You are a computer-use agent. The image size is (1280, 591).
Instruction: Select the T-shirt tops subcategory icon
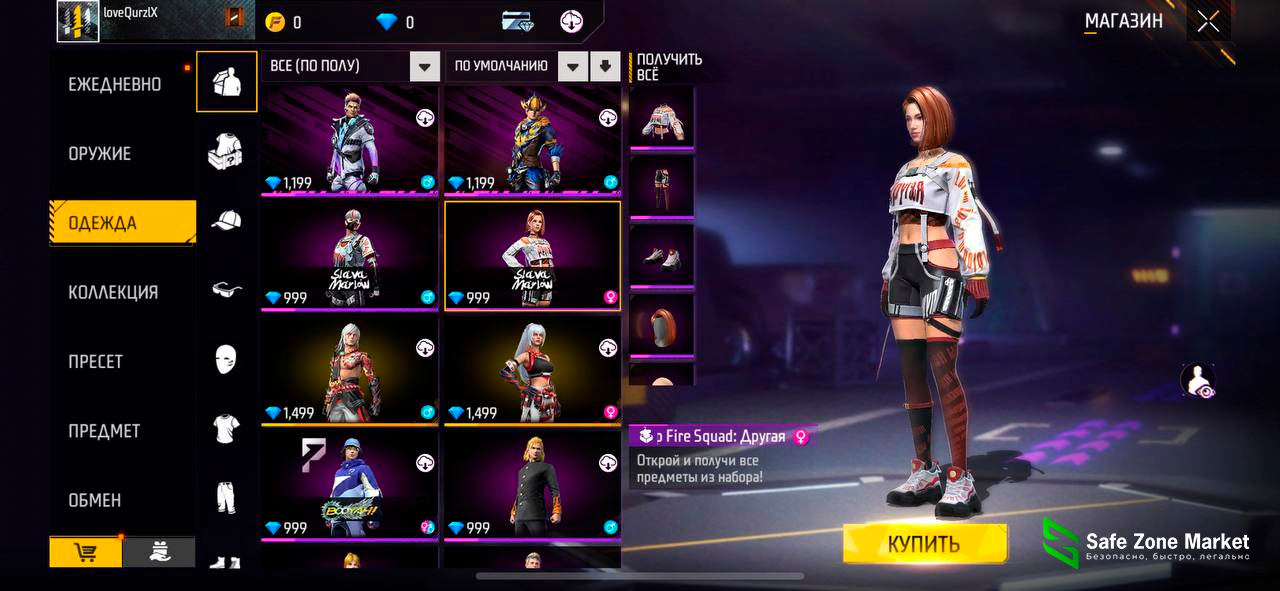(x=226, y=428)
